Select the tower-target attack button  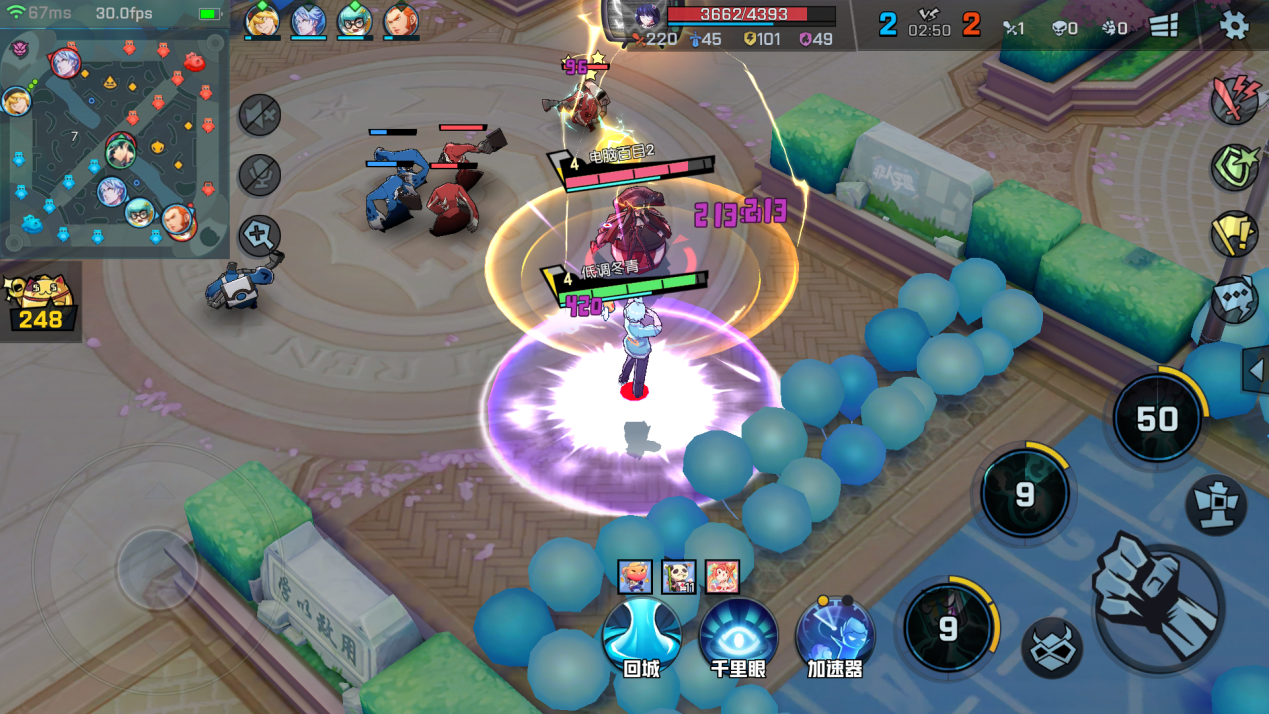click(x=1215, y=504)
